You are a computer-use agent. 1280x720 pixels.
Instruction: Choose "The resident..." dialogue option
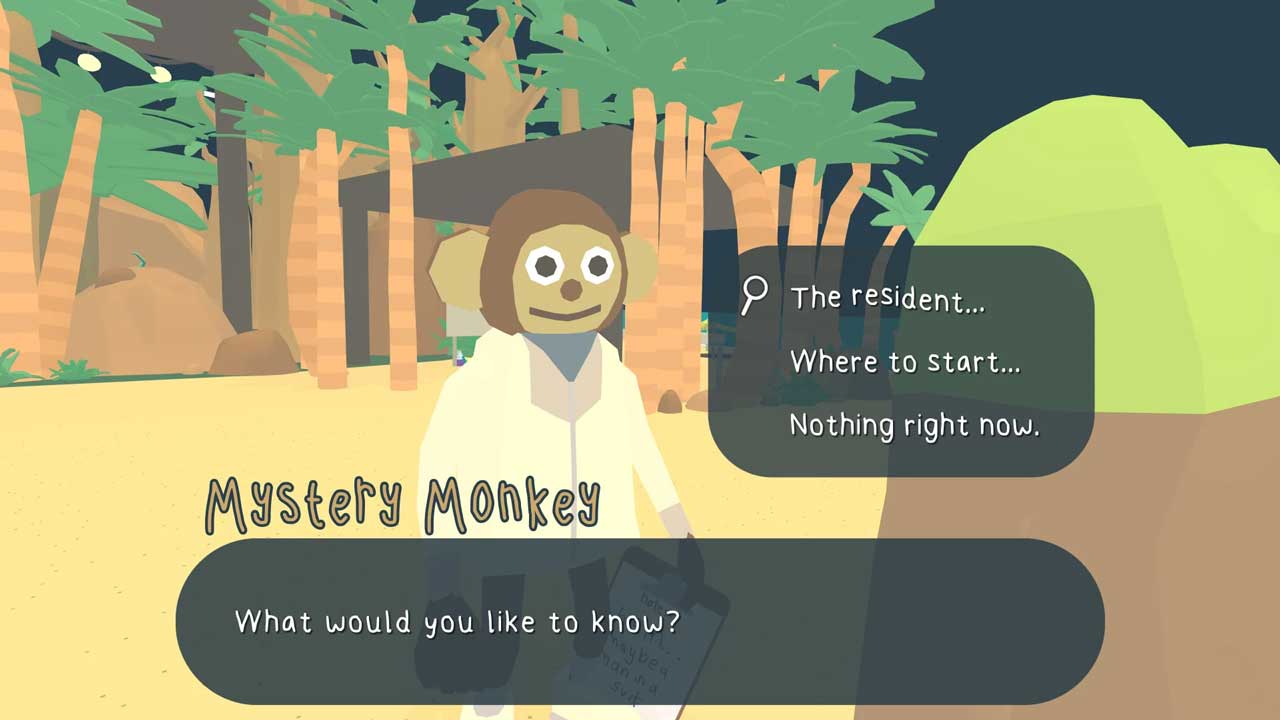tap(887, 298)
